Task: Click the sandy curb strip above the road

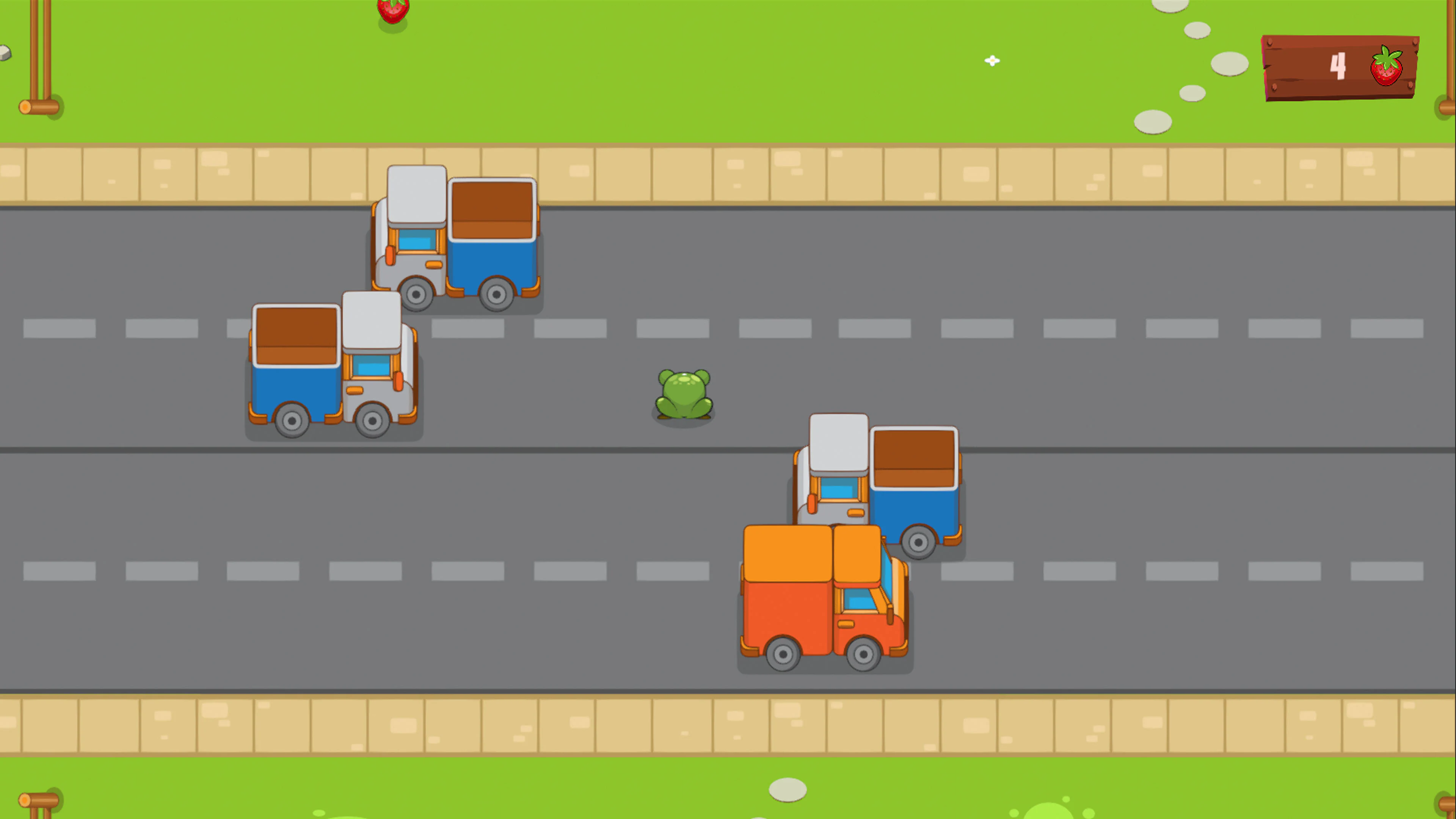Action: coord(735,173)
